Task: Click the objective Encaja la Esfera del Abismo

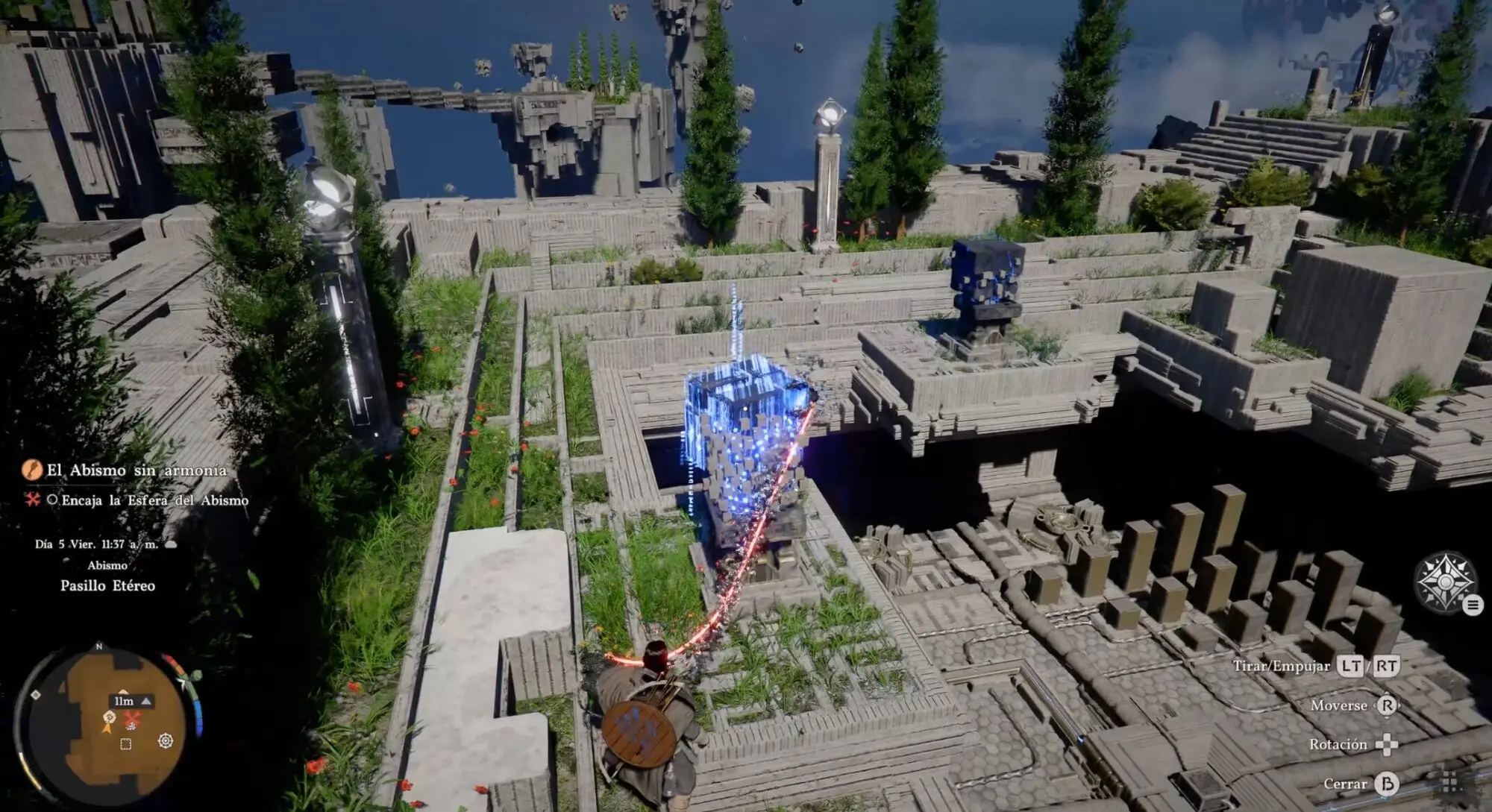Action: [x=154, y=500]
